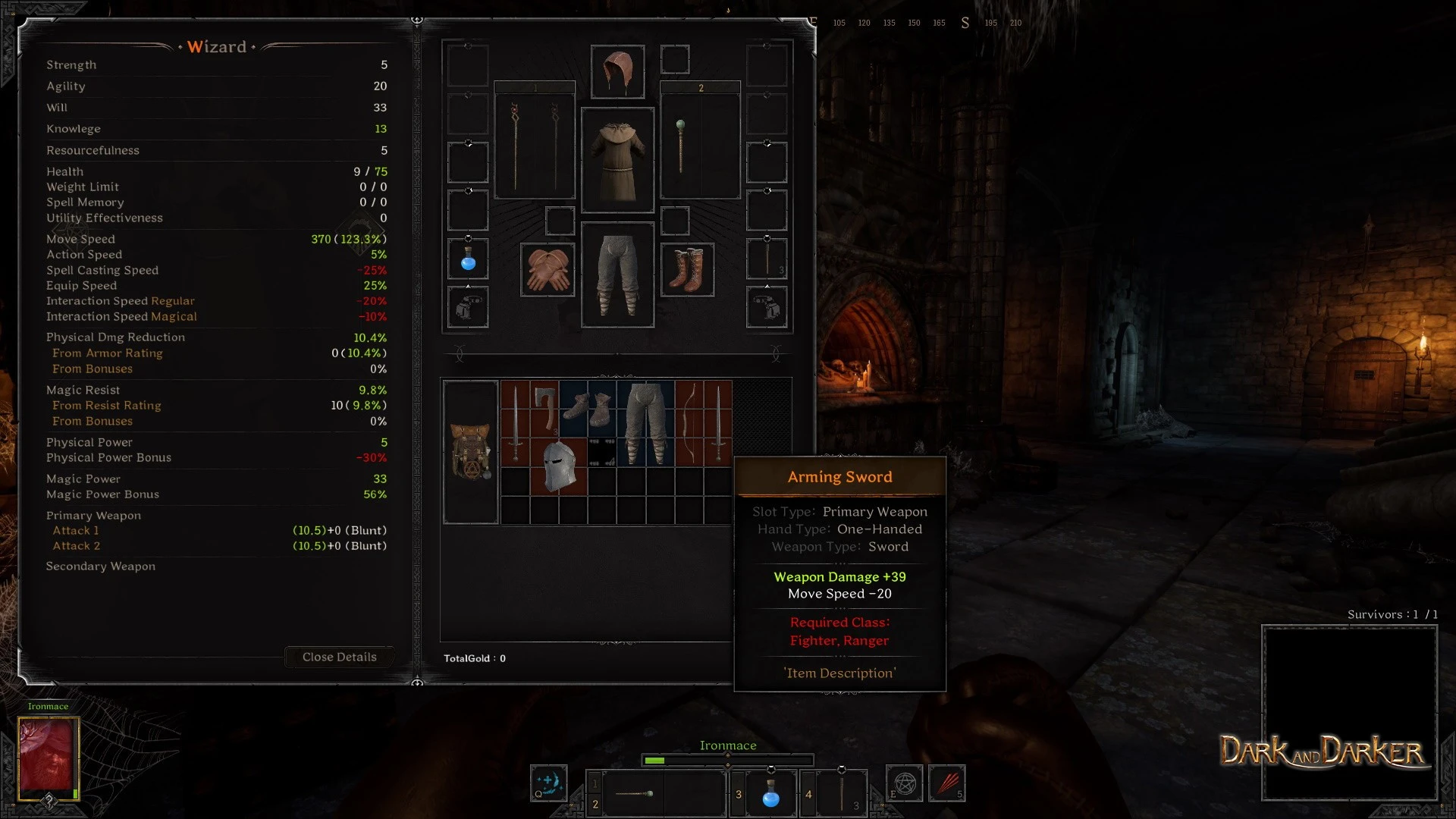The image size is (1456, 819).
Task: Activate the blue moon-and-stars Q skill
Action: click(549, 783)
